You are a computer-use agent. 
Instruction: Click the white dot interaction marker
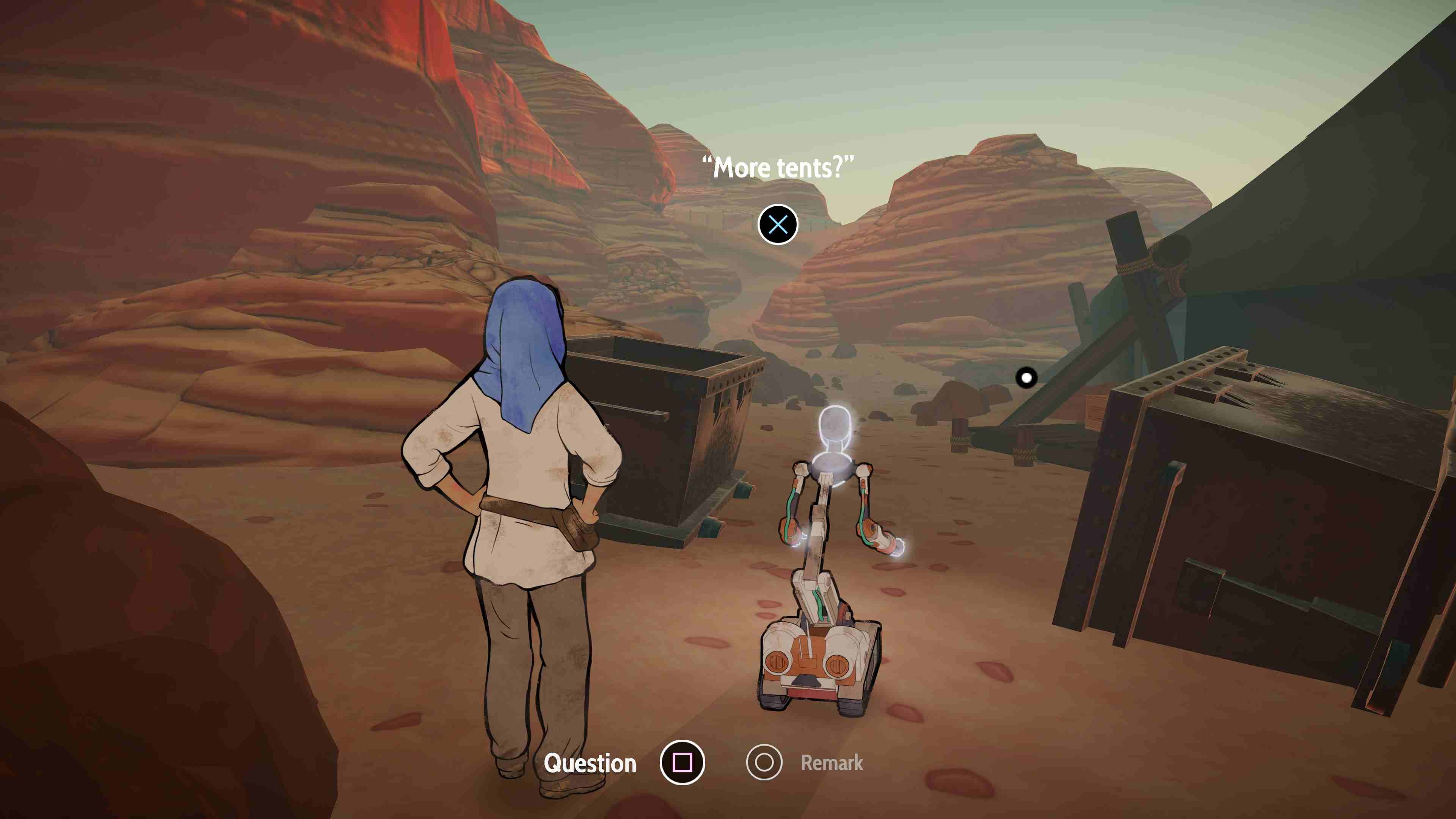pos(1026,378)
